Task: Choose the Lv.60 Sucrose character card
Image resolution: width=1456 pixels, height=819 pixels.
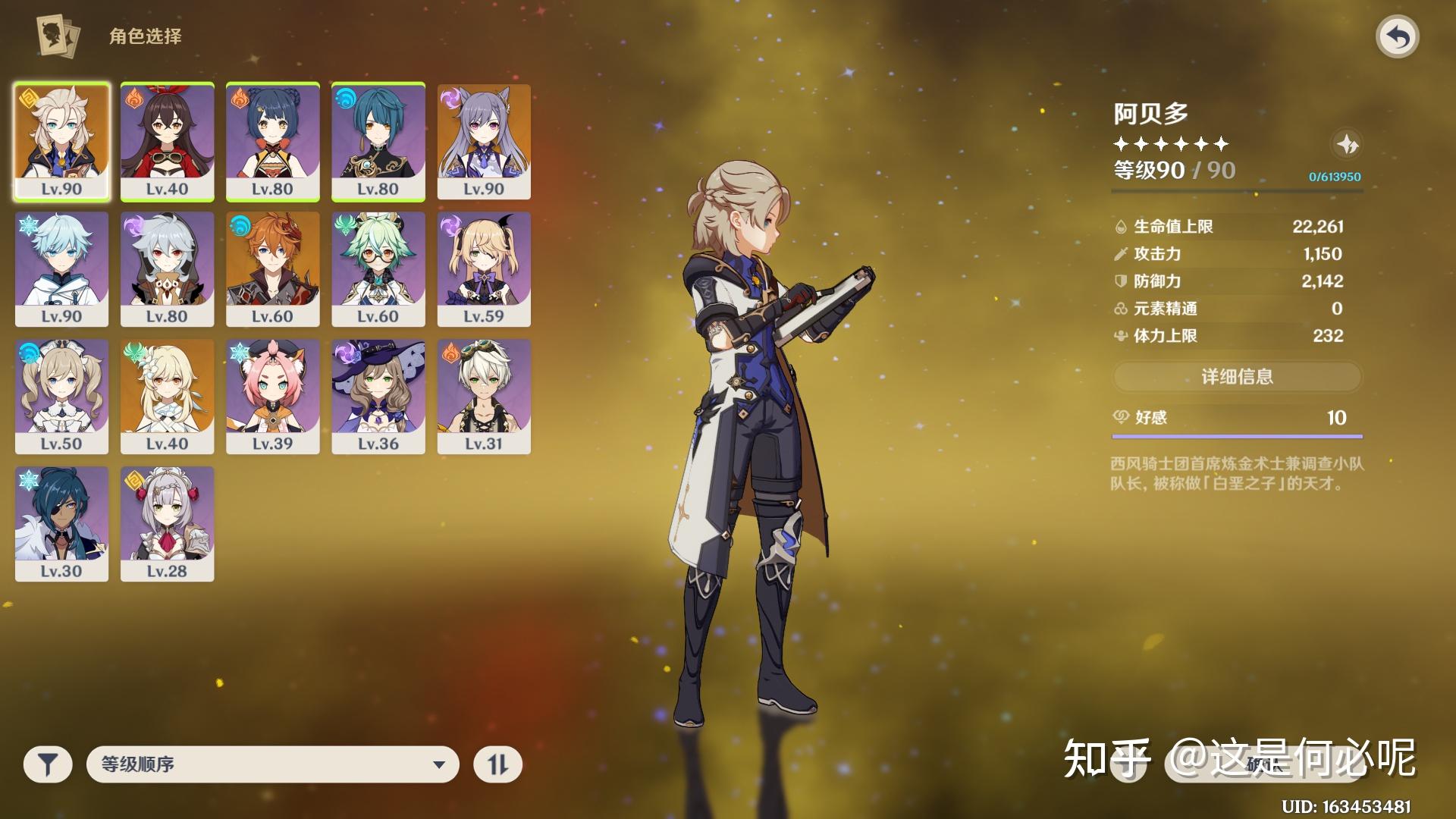Action: pos(378,269)
